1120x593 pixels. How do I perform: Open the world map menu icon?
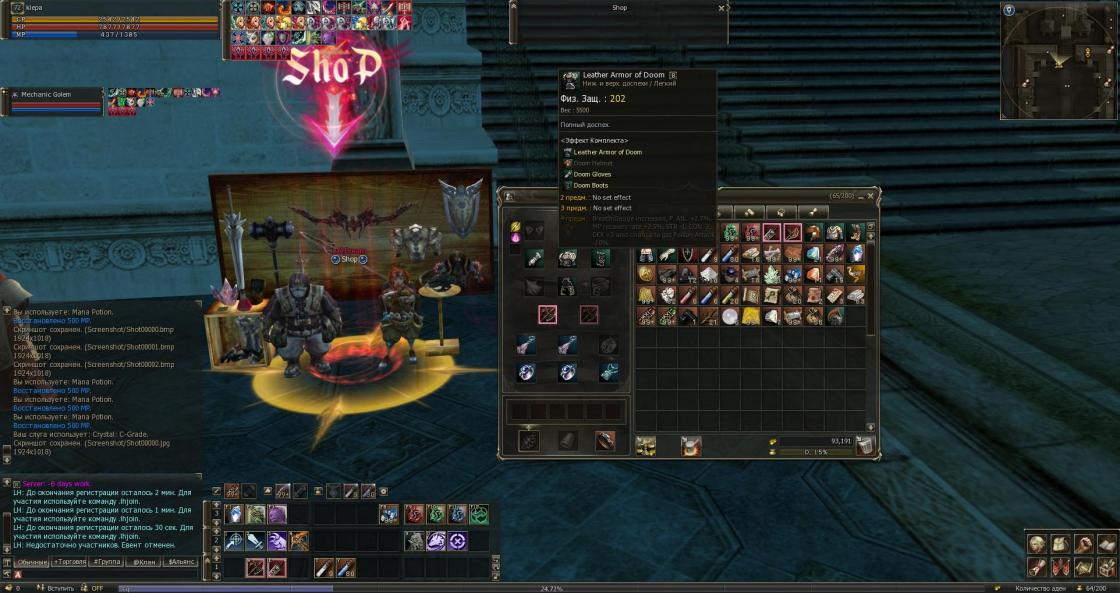pos(1082,567)
